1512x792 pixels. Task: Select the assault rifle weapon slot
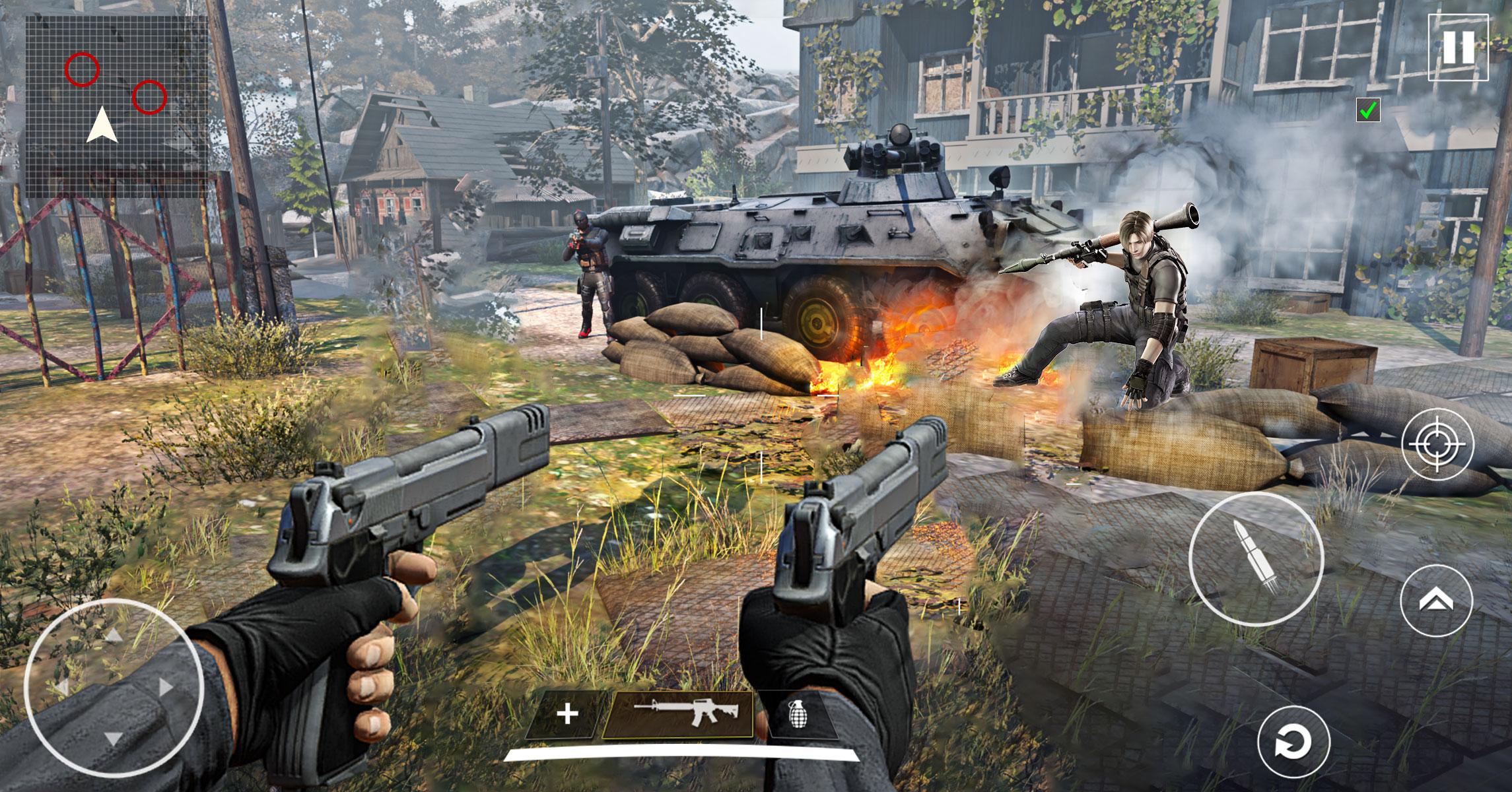(678, 714)
